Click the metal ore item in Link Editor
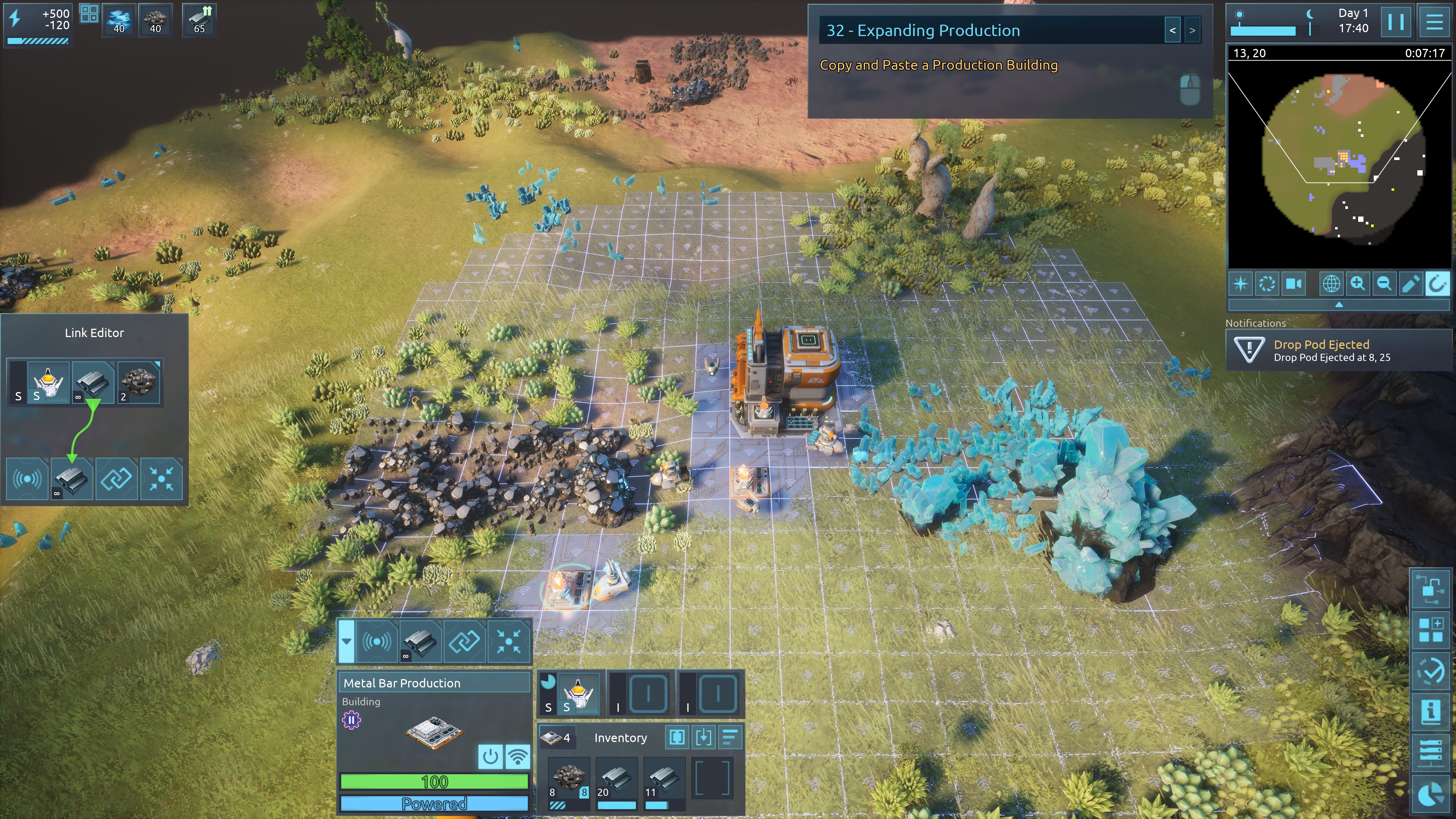The height and width of the screenshot is (819, 1456). (138, 381)
